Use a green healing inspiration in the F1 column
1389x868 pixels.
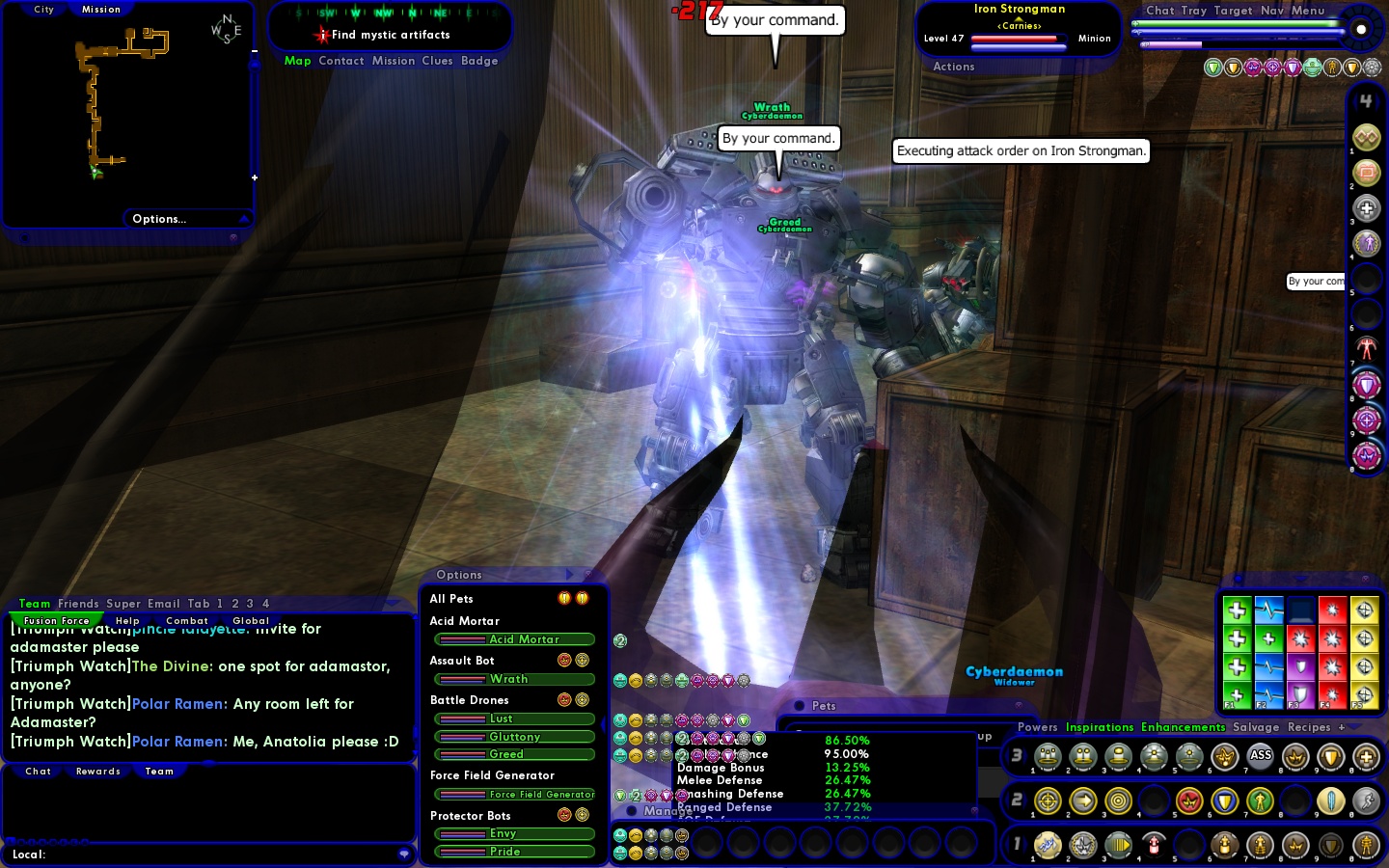tap(1238, 610)
